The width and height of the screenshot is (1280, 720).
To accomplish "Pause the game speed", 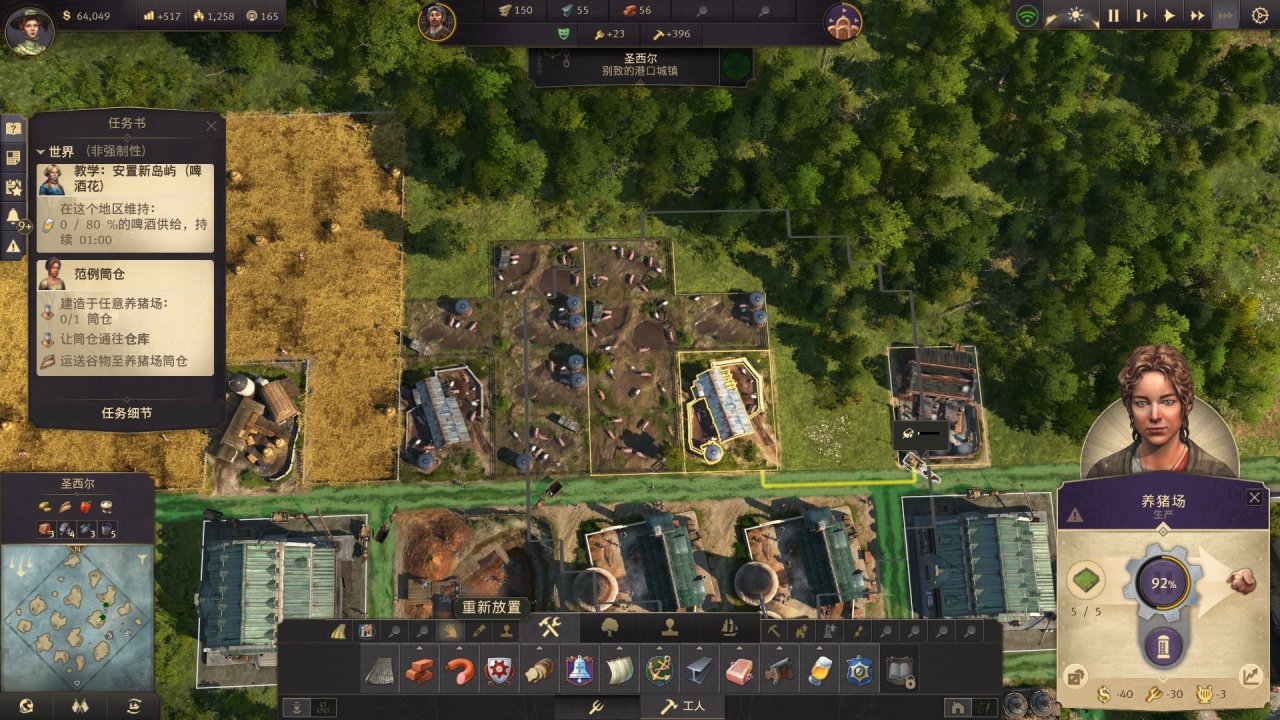I will click(1113, 16).
